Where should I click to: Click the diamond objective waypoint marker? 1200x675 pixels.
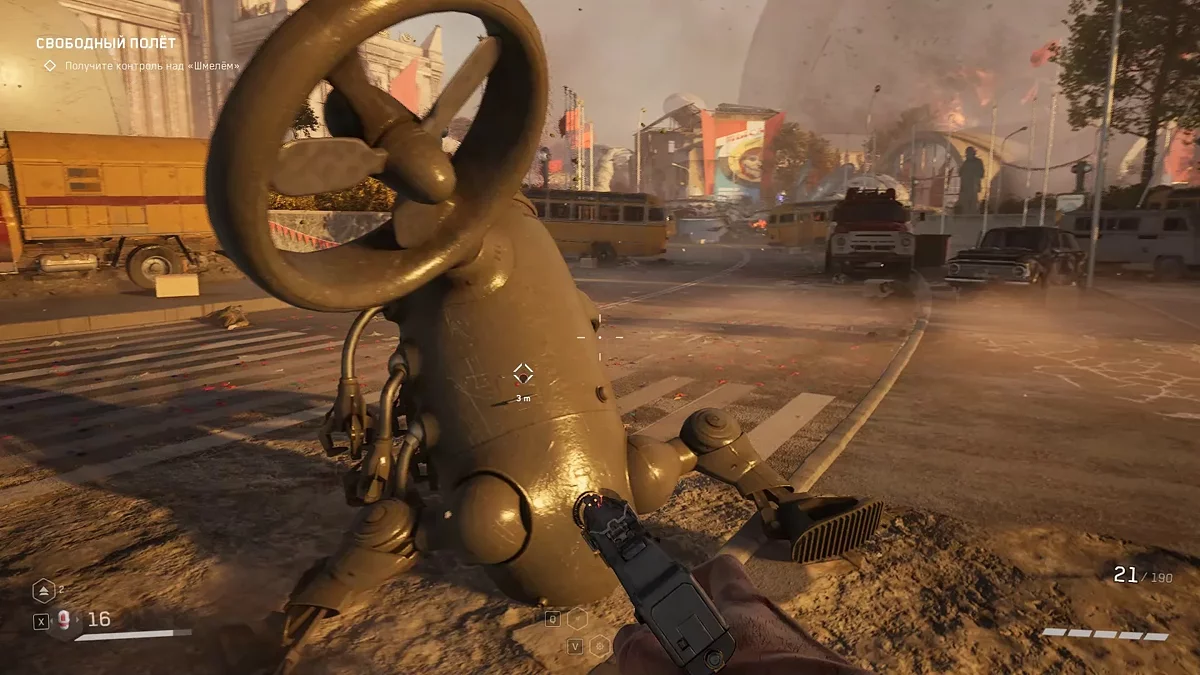[522, 374]
